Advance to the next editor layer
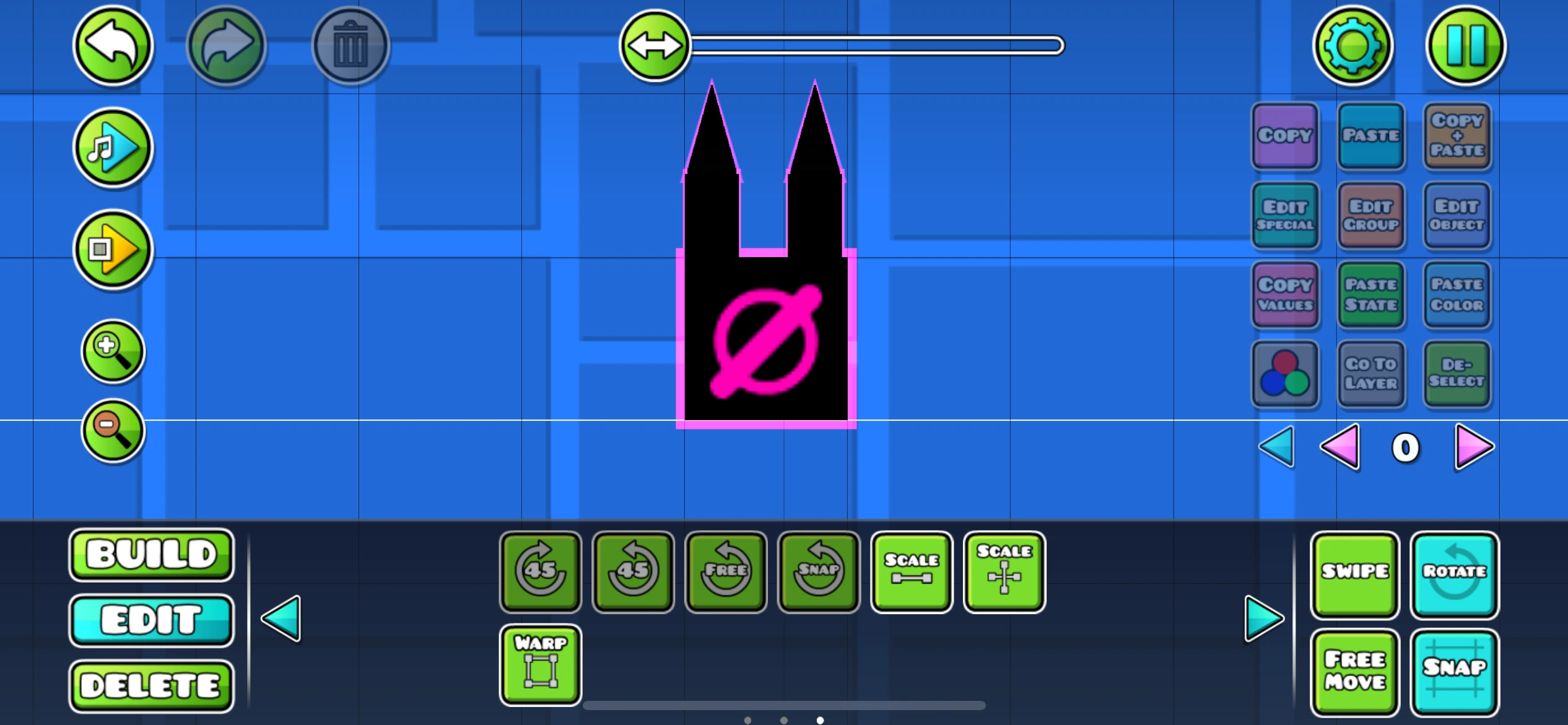Image resolution: width=1568 pixels, height=725 pixels. [x=1474, y=447]
